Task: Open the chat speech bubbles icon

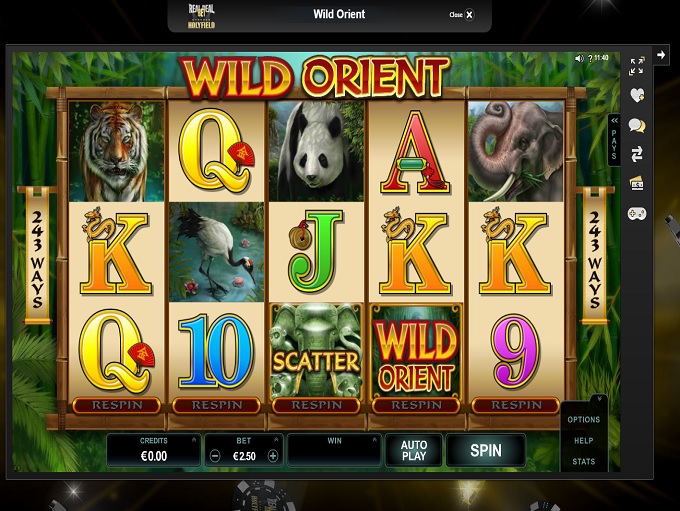Action: pos(636,125)
